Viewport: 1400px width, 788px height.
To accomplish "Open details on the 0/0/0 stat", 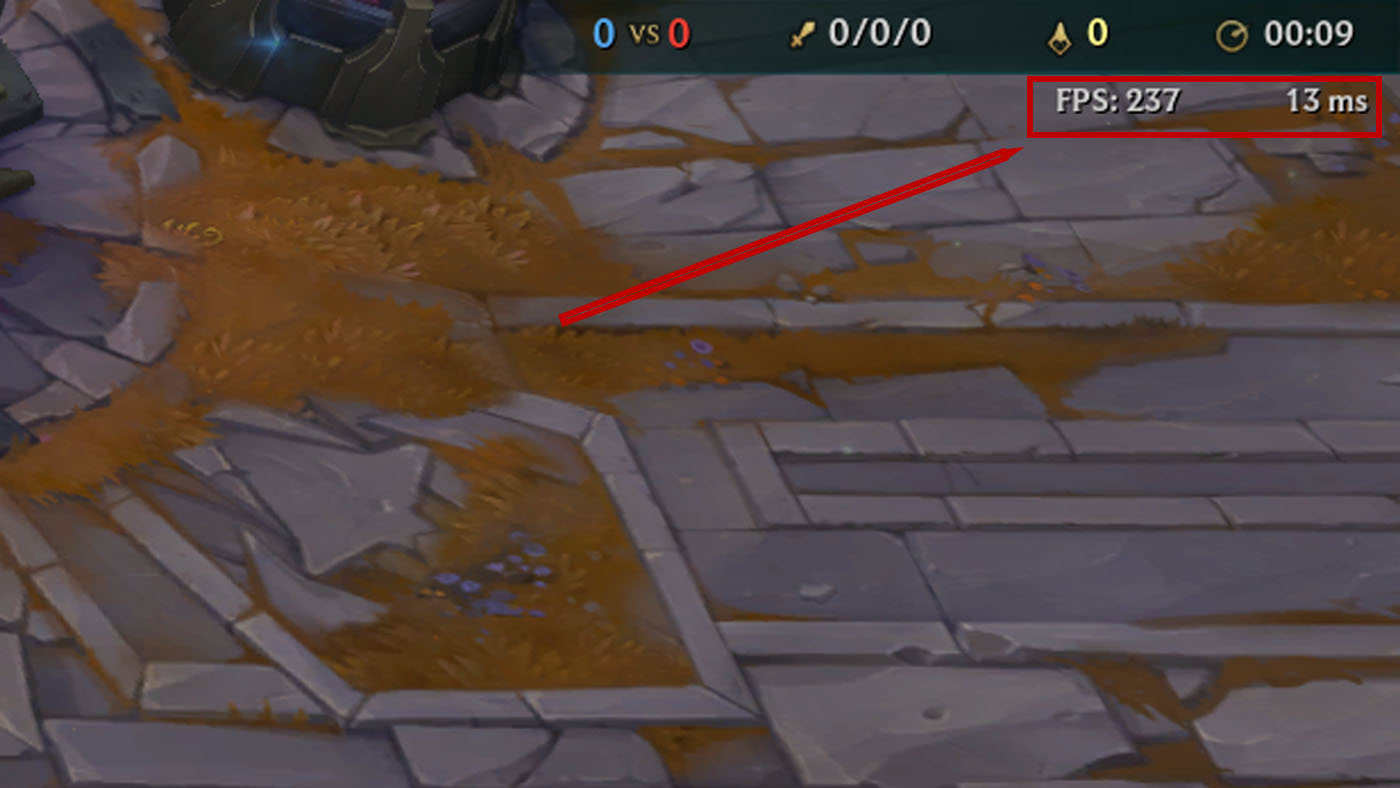I will coord(880,33).
